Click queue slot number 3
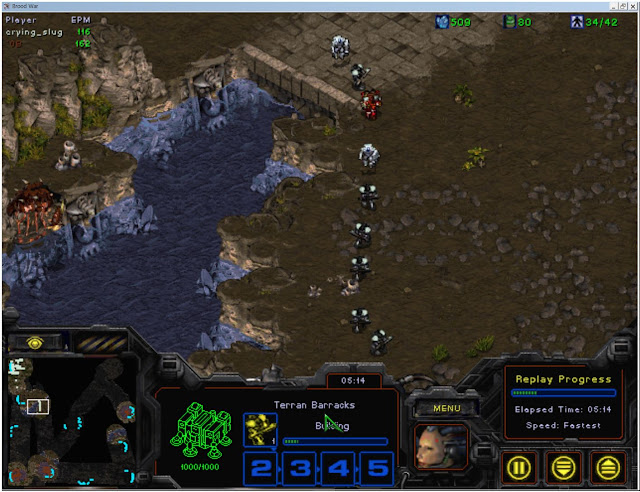The width and height of the screenshot is (640, 492). coord(298,467)
